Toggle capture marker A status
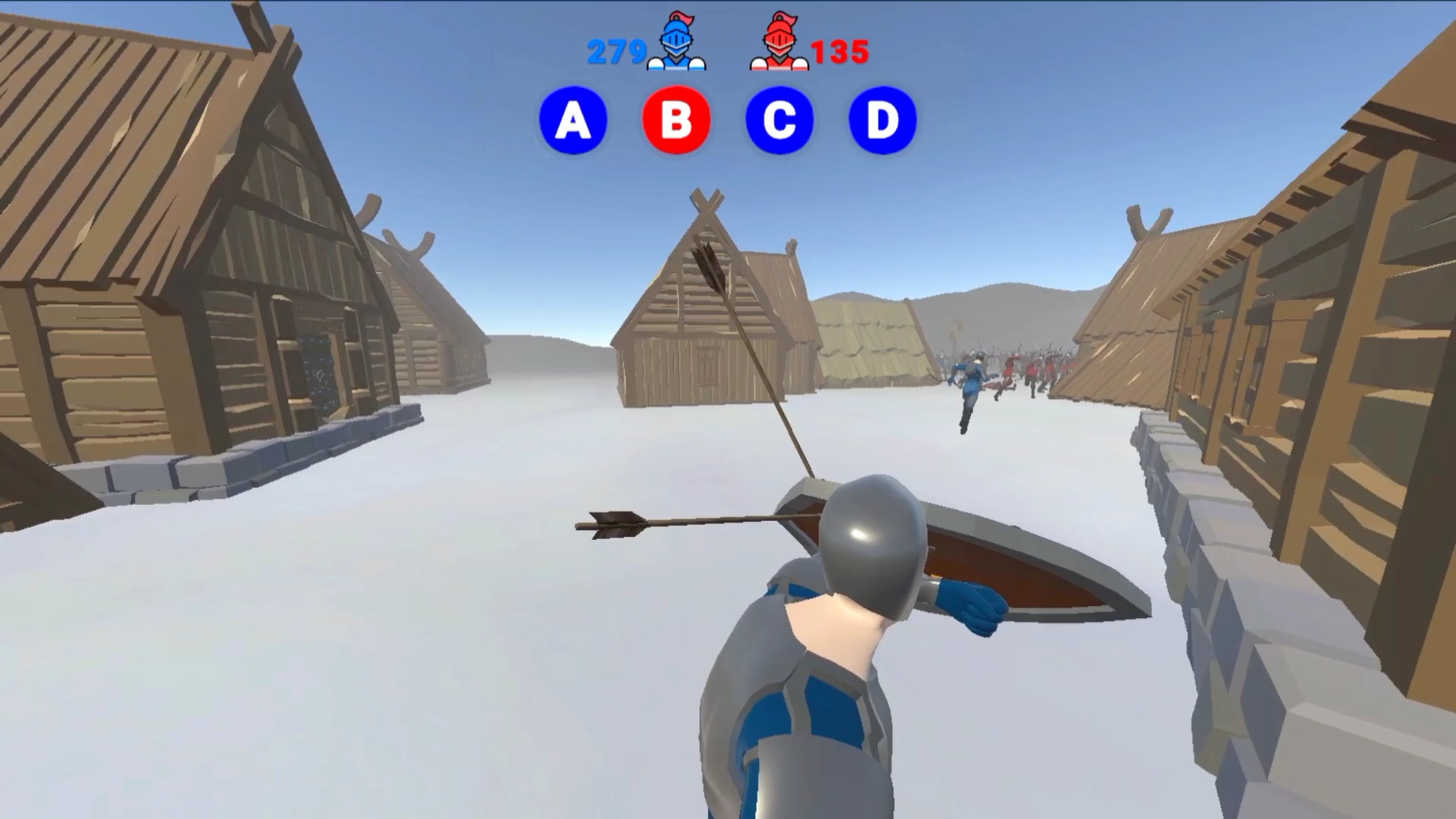Screen dimensions: 1456x819 (573, 120)
